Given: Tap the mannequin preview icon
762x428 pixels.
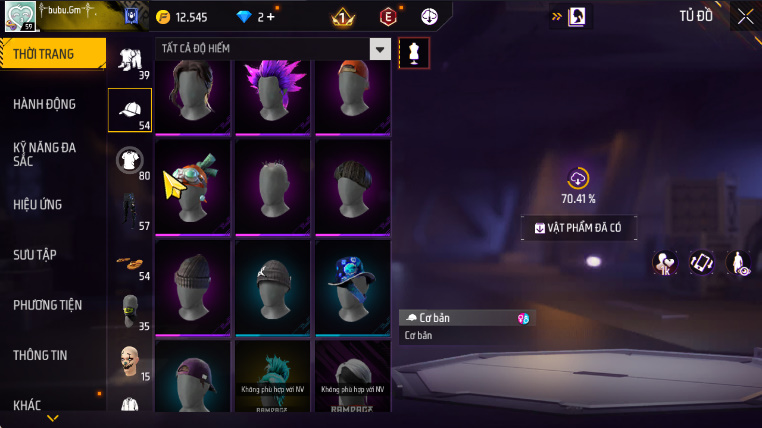Looking at the screenshot, I should [x=414, y=53].
